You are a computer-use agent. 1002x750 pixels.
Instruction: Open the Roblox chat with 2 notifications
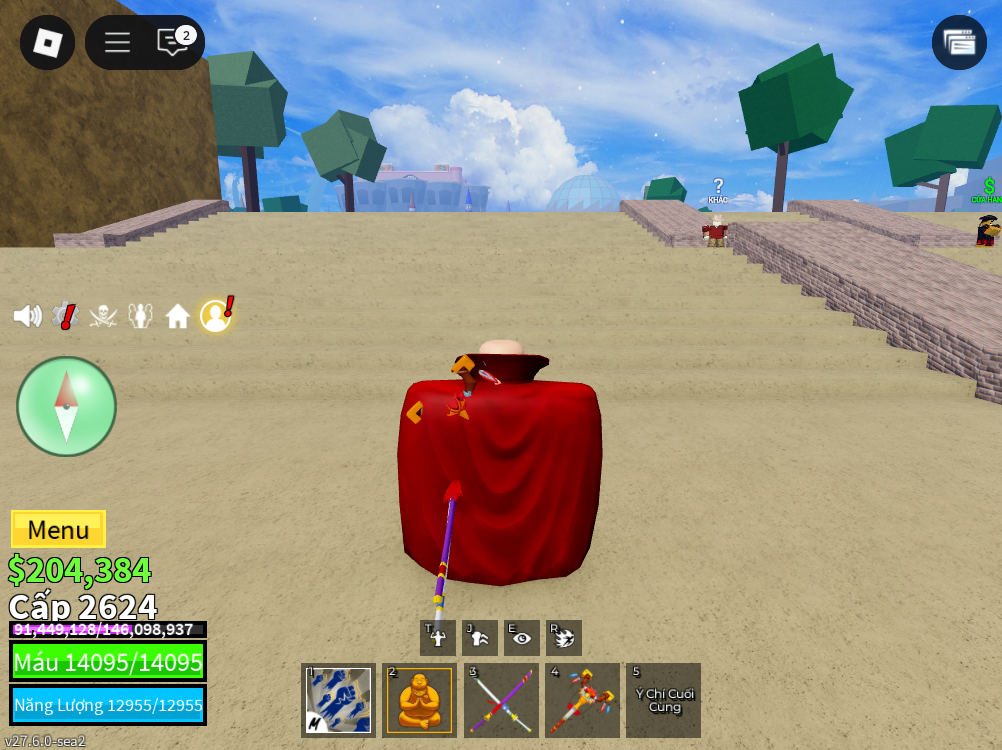[174, 42]
